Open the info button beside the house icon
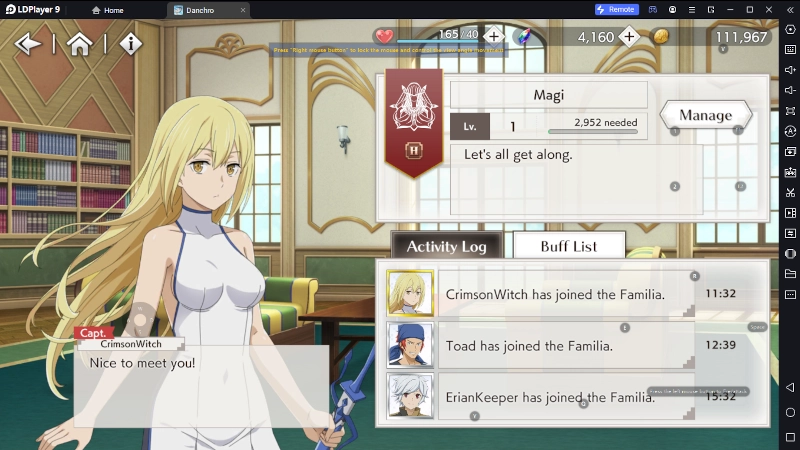 click(131, 44)
